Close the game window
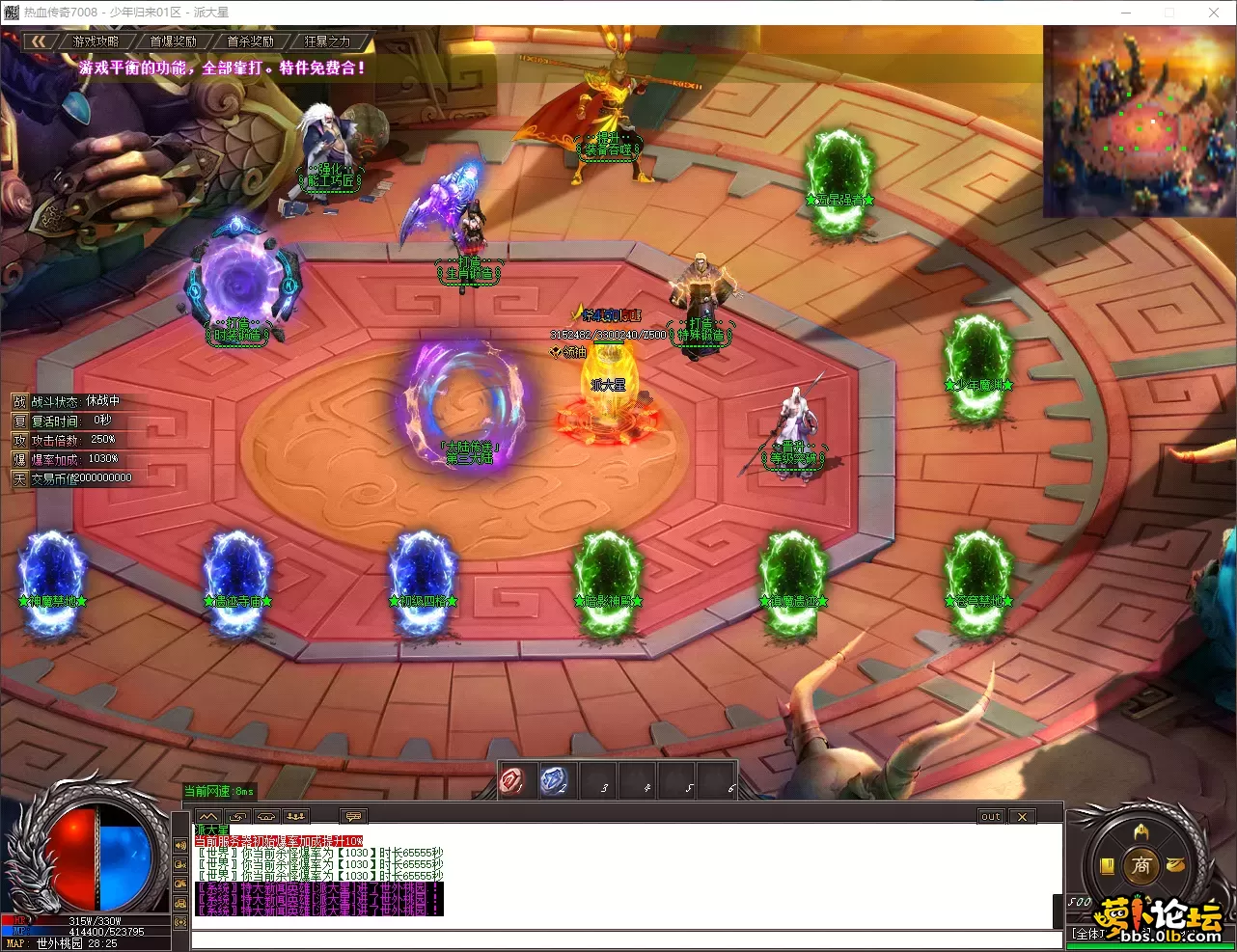The width and height of the screenshot is (1237, 952). [1214, 13]
